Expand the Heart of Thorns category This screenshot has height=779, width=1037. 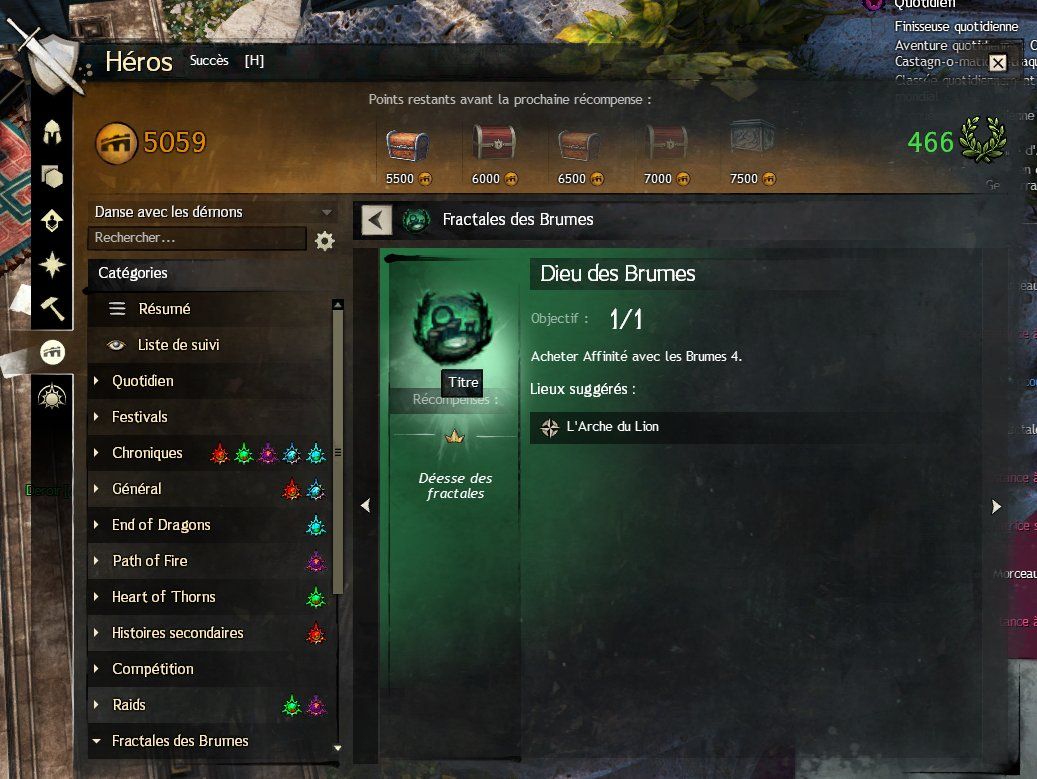(163, 597)
